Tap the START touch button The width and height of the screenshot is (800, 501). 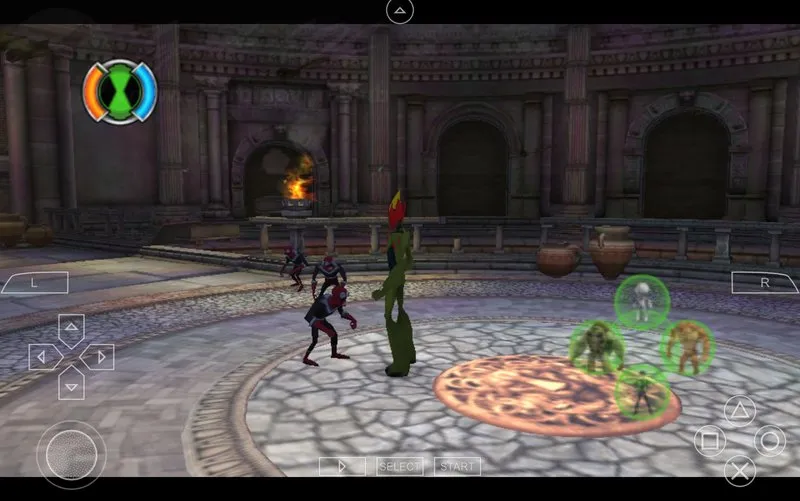click(x=457, y=466)
